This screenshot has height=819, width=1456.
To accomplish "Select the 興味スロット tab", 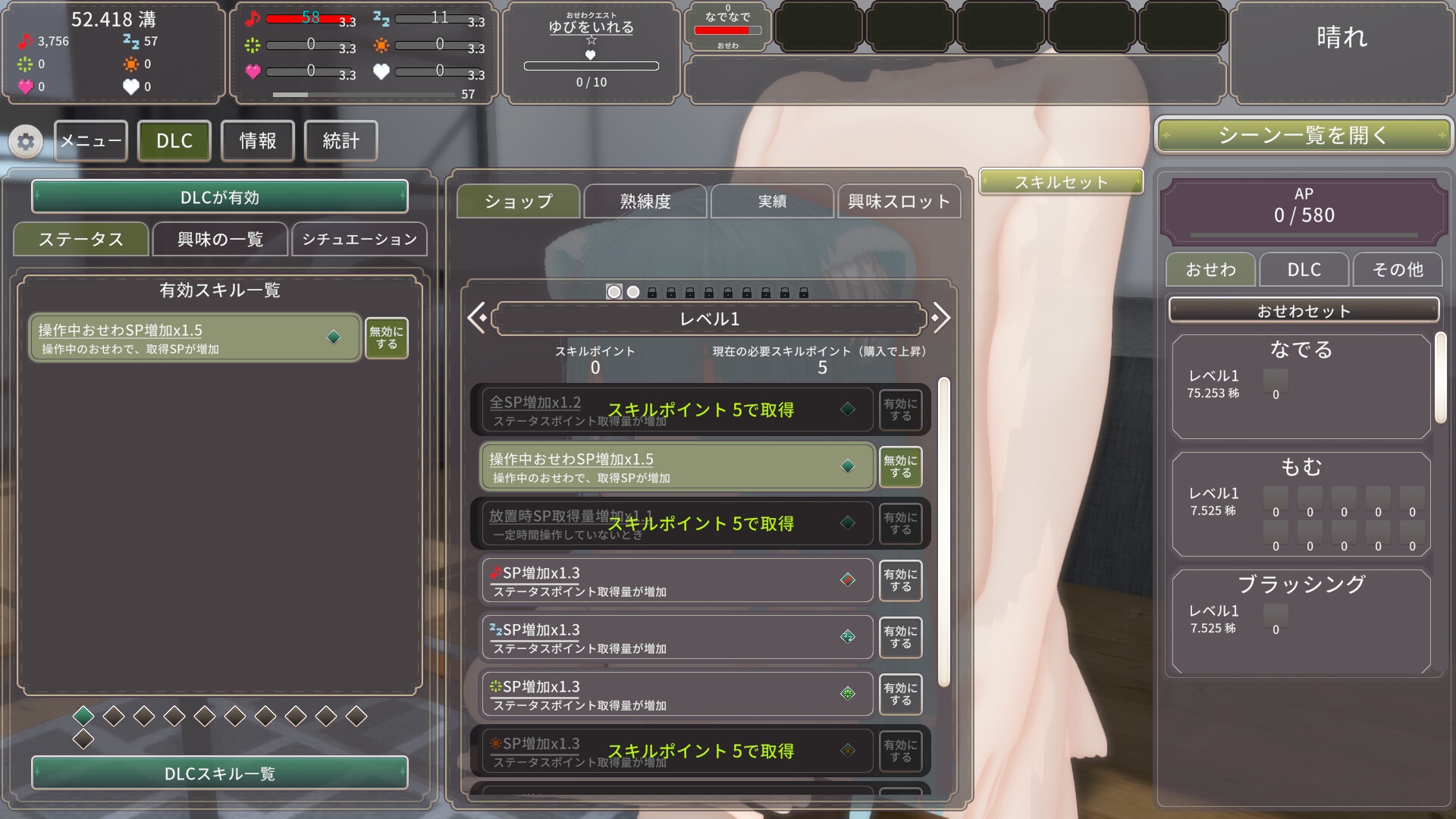I will click(x=899, y=202).
